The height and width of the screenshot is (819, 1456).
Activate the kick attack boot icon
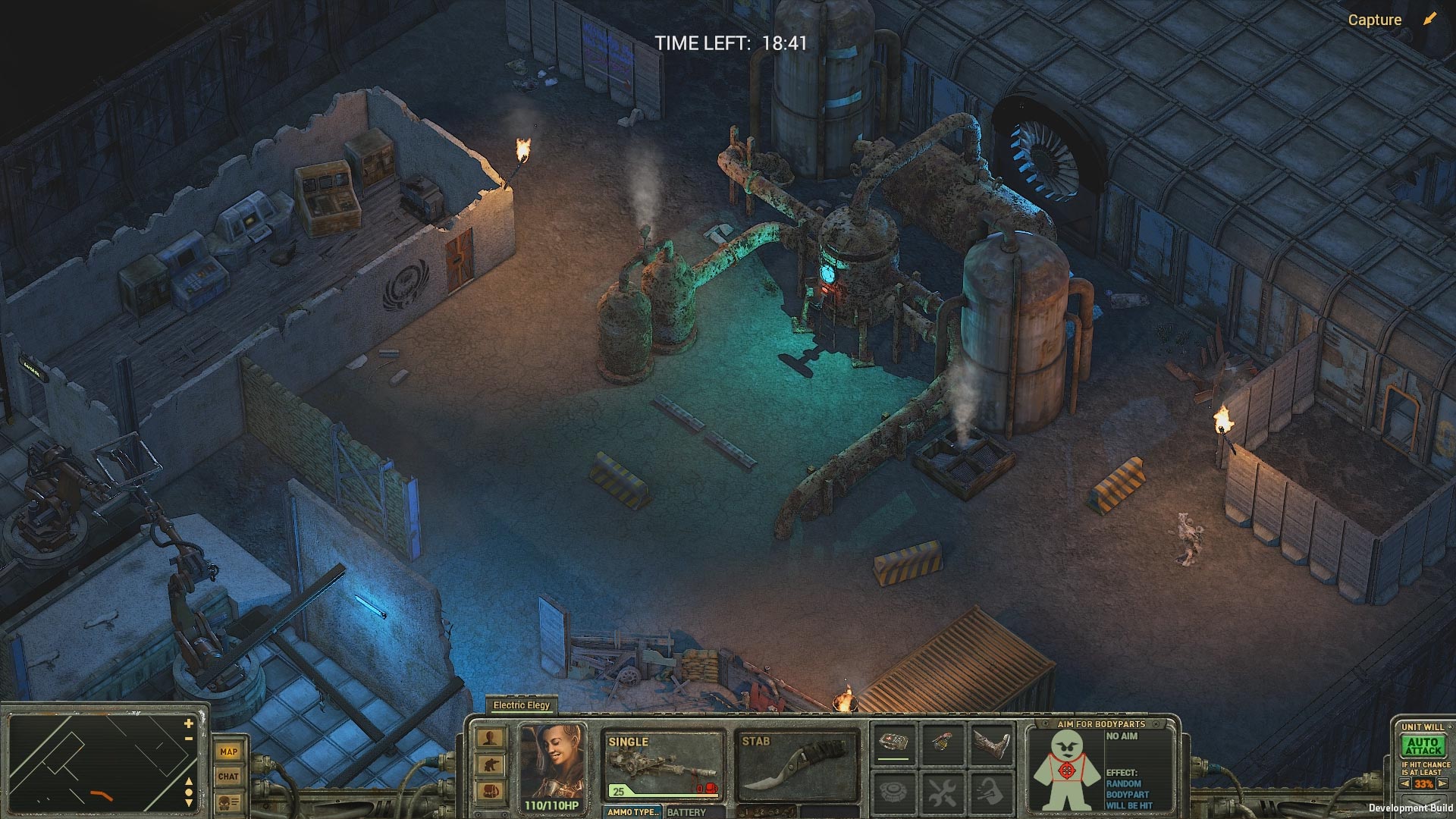[992, 742]
